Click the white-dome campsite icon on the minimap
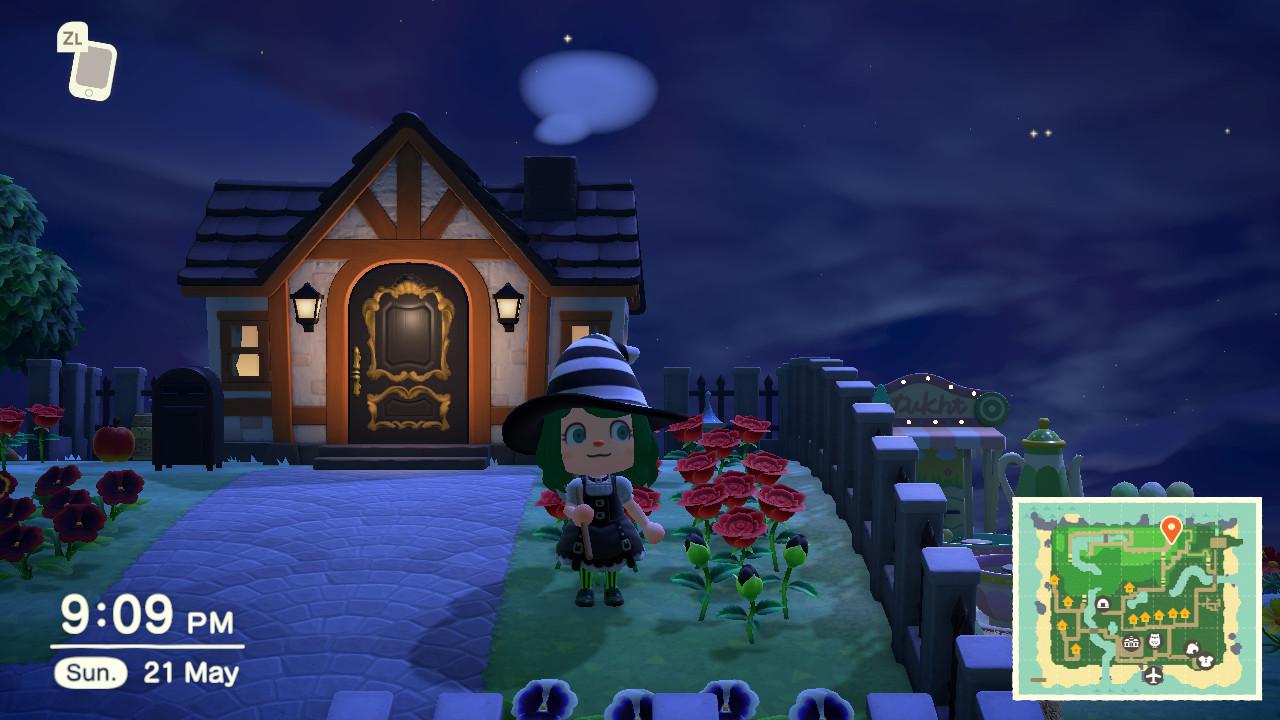This screenshot has height=720, width=1280. point(1103,604)
